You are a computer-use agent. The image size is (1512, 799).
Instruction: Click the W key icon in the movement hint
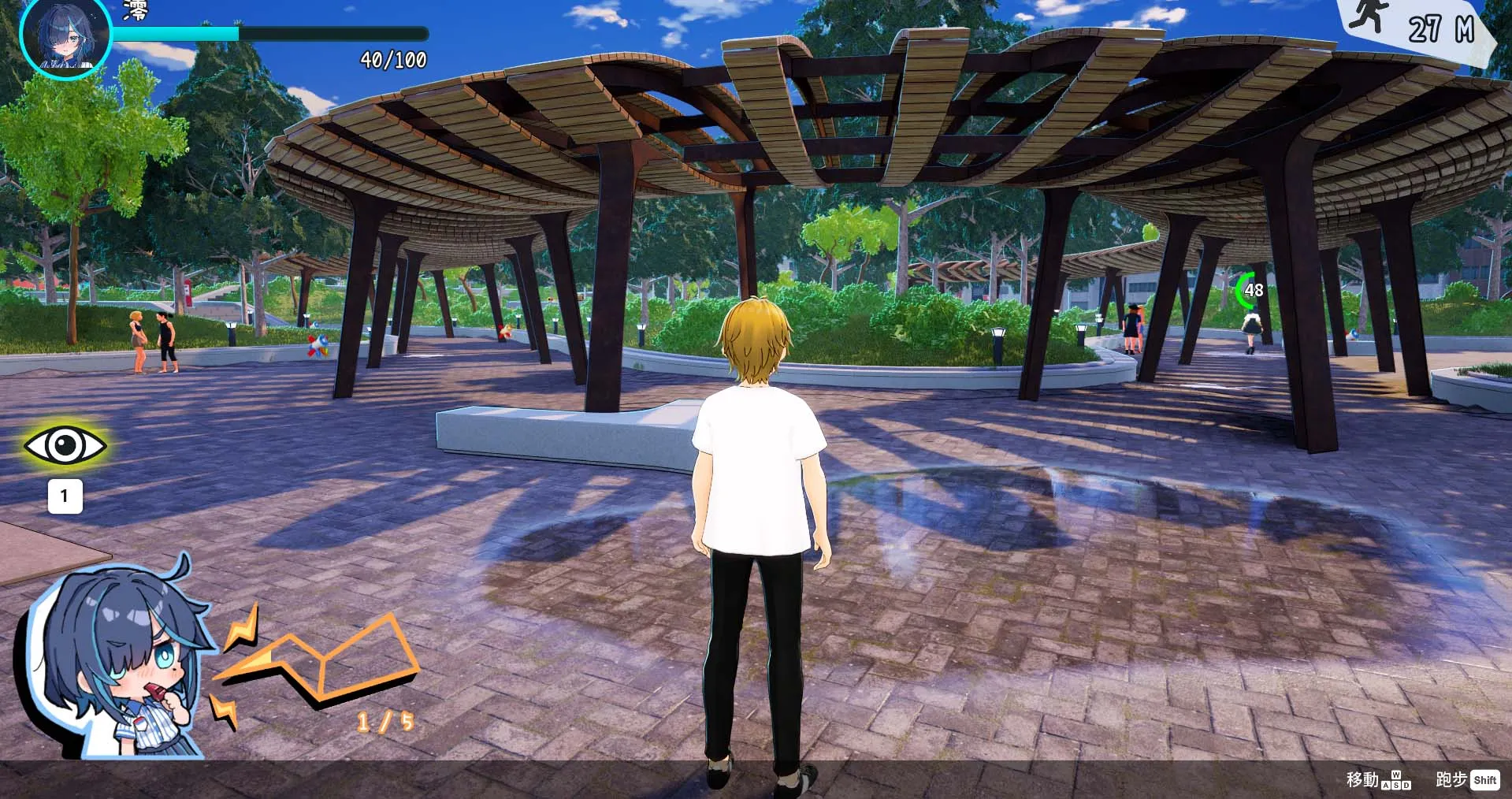coord(1396,775)
